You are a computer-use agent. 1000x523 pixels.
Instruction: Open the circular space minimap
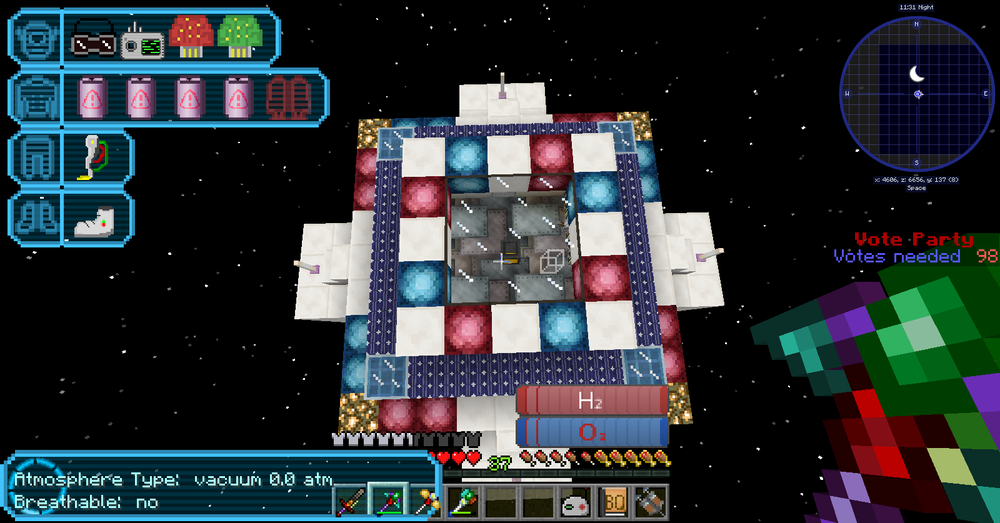(x=917, y=93)
